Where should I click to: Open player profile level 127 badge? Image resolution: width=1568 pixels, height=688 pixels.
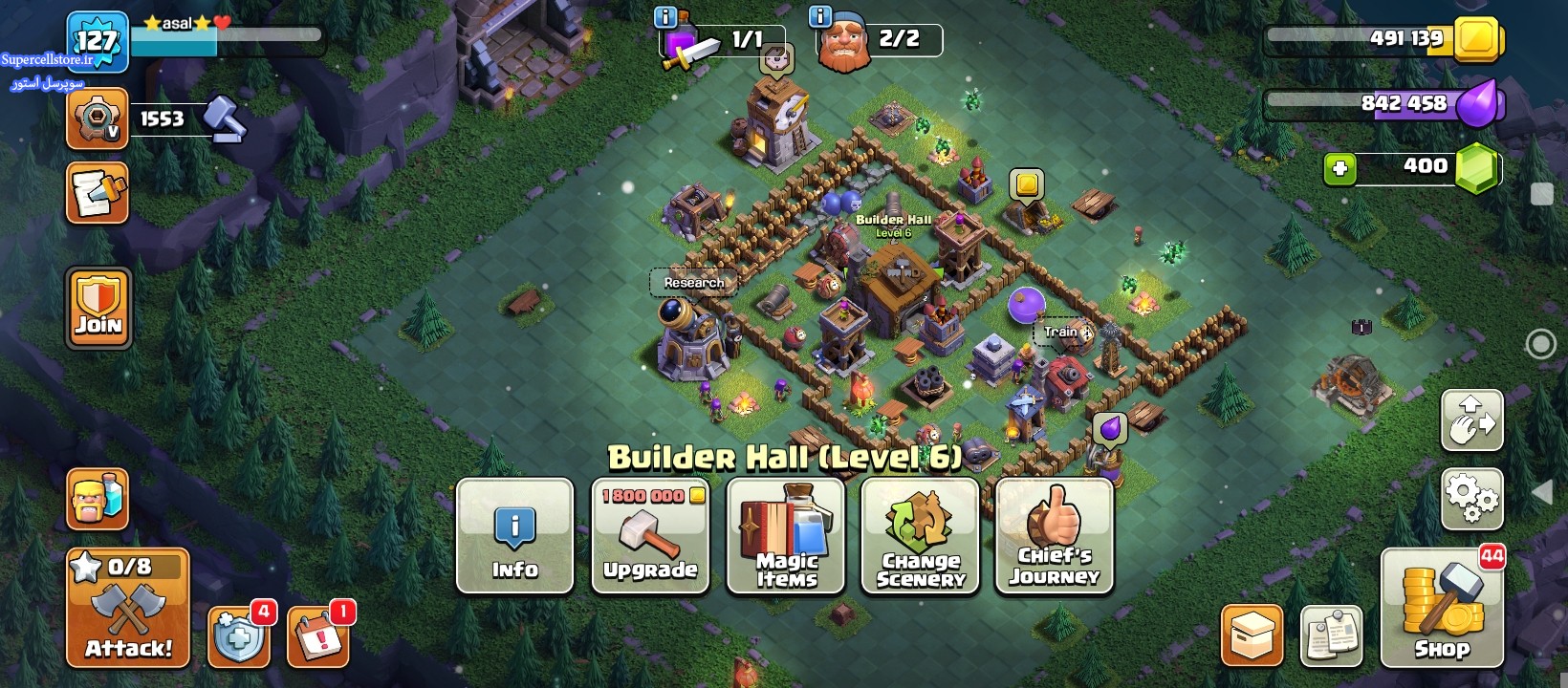point(98,40)
